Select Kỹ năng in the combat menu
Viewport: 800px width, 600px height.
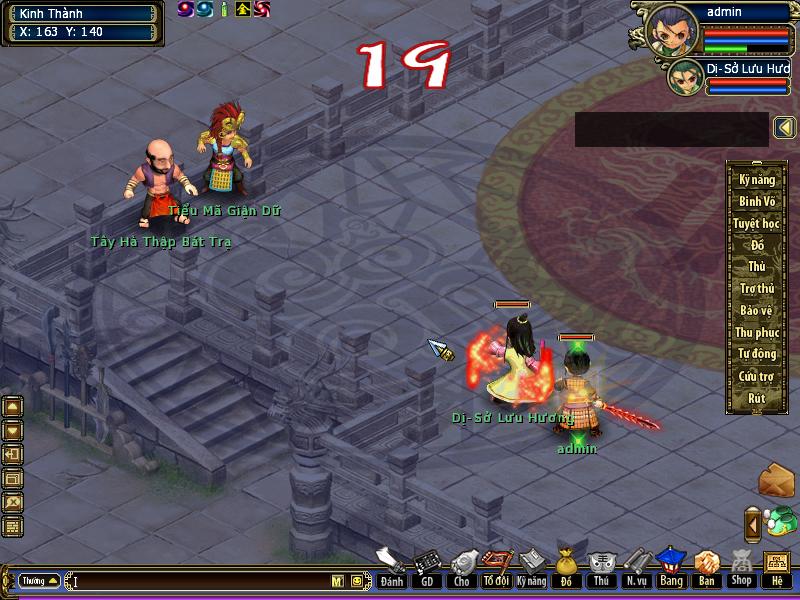[x=757, y=180]
